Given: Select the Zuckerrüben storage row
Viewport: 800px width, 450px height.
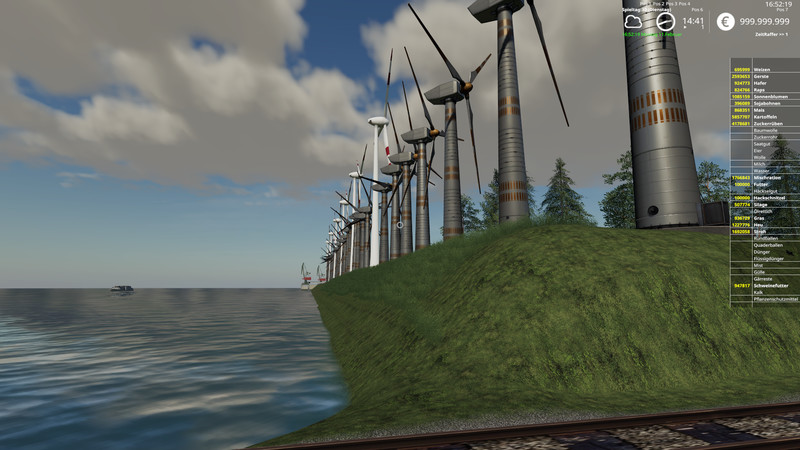Looking at the screenshot, I should tap(765, 124).
